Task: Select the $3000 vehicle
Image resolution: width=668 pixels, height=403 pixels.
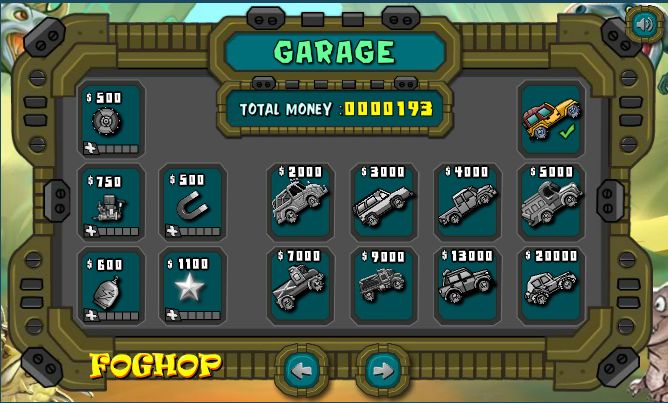Action: [384, 201]
